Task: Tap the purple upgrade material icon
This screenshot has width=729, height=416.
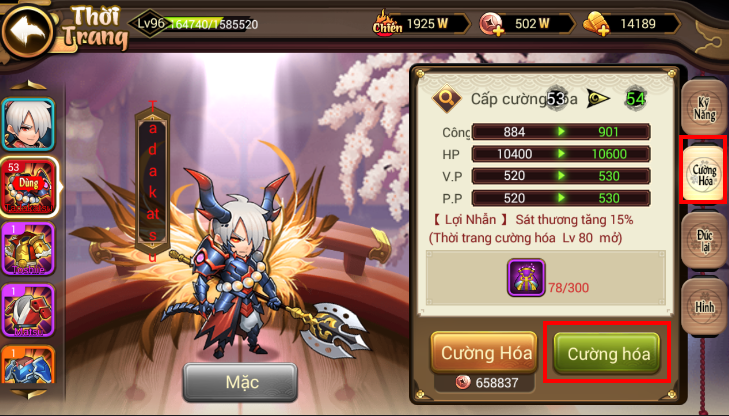Action: 525,276
